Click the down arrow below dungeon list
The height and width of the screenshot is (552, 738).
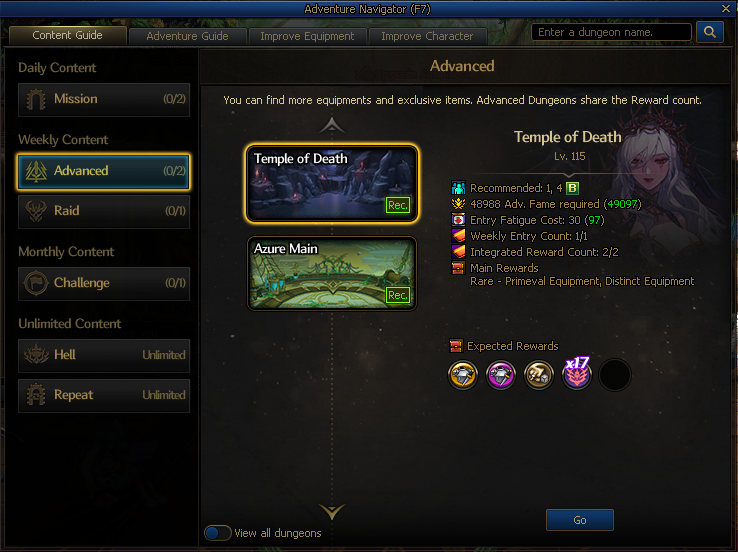coord(332,511)
